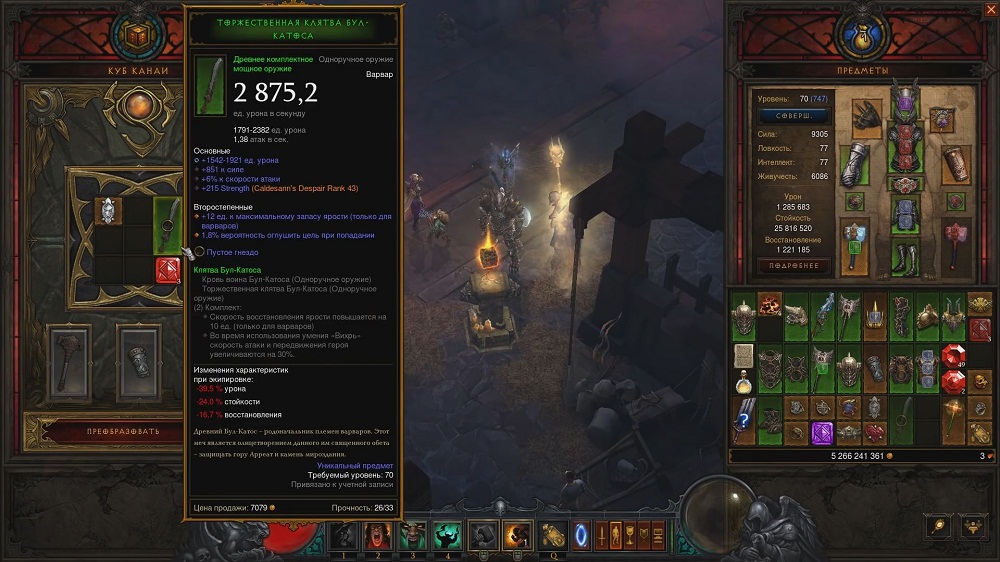Use the blue town portal icon
This screenshot has width=1000, height=562.
pyautogui.click(x=581, y=535)
